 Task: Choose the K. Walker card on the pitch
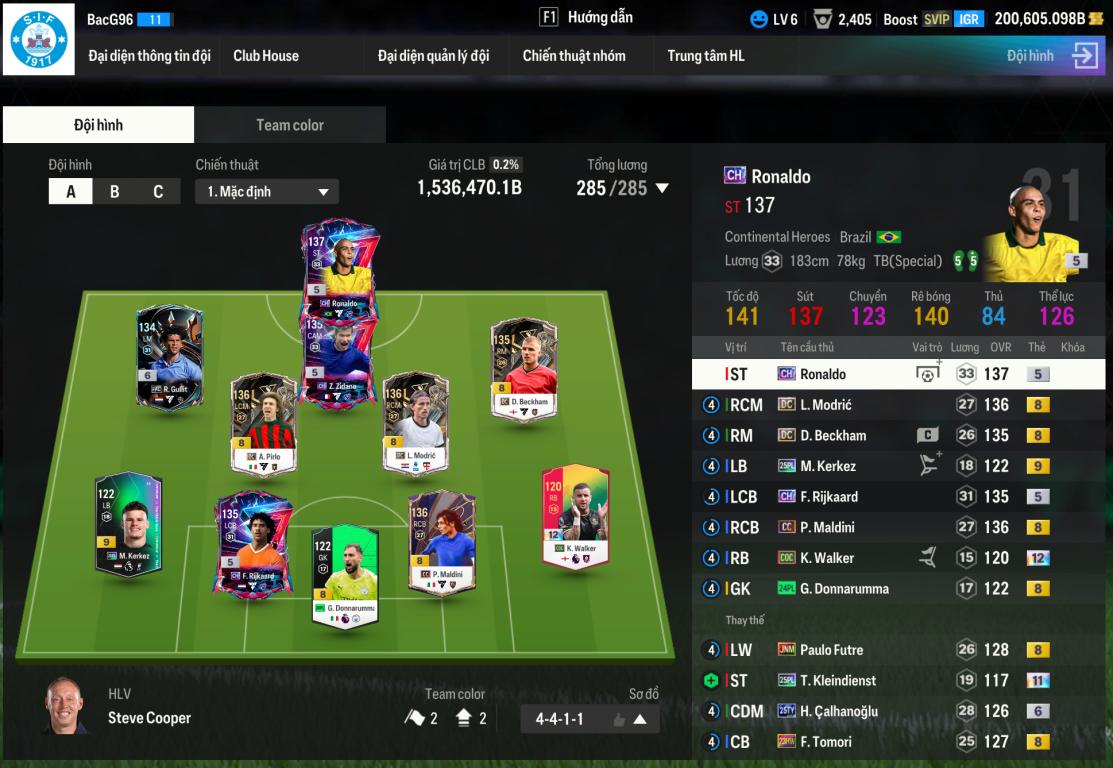[575, 516]
